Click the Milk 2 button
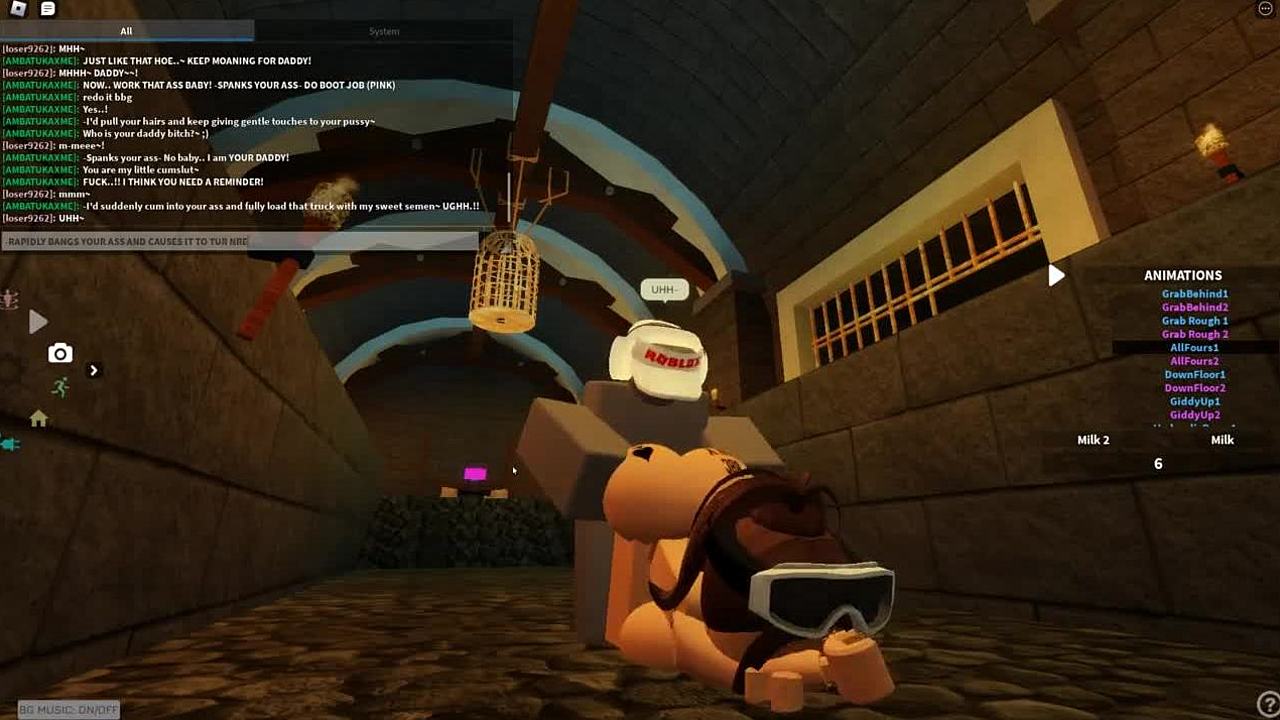Viewport: 1280px width, 720px height. [x=1093, y=440]
